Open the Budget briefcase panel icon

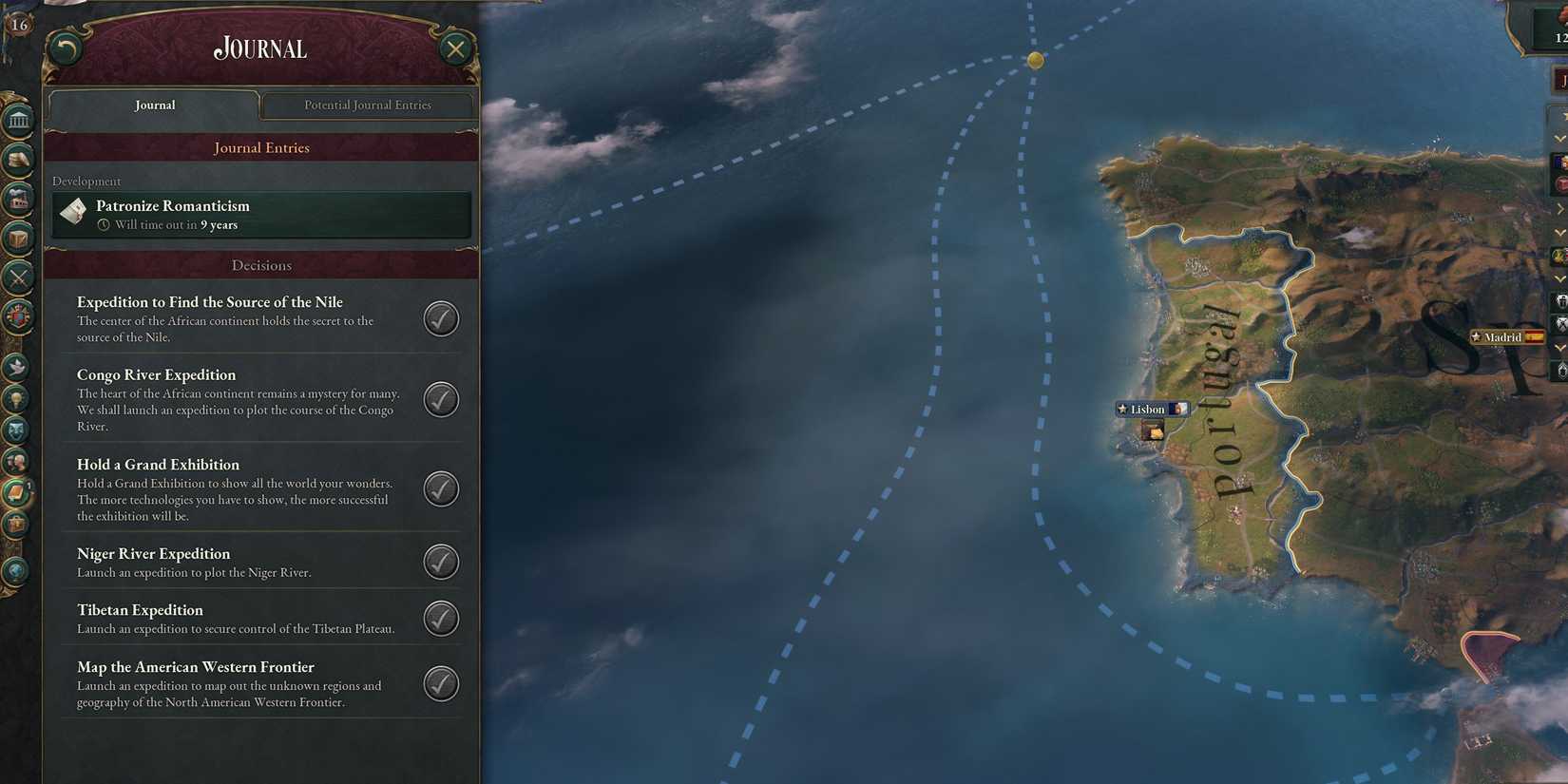click(19, 526)
